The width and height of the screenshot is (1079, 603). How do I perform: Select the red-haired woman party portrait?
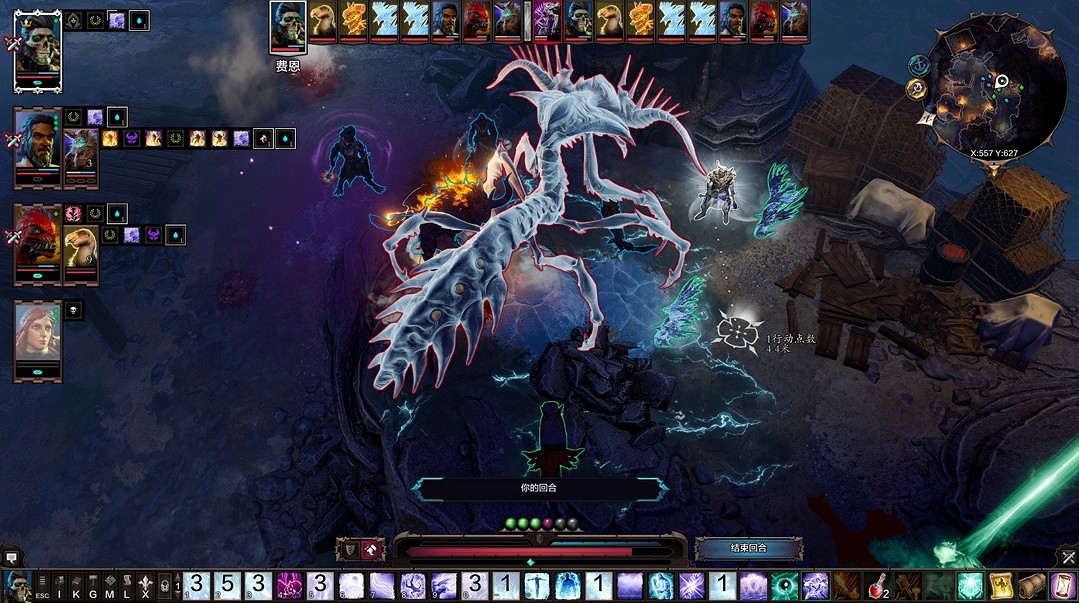[x=37, y=337]
